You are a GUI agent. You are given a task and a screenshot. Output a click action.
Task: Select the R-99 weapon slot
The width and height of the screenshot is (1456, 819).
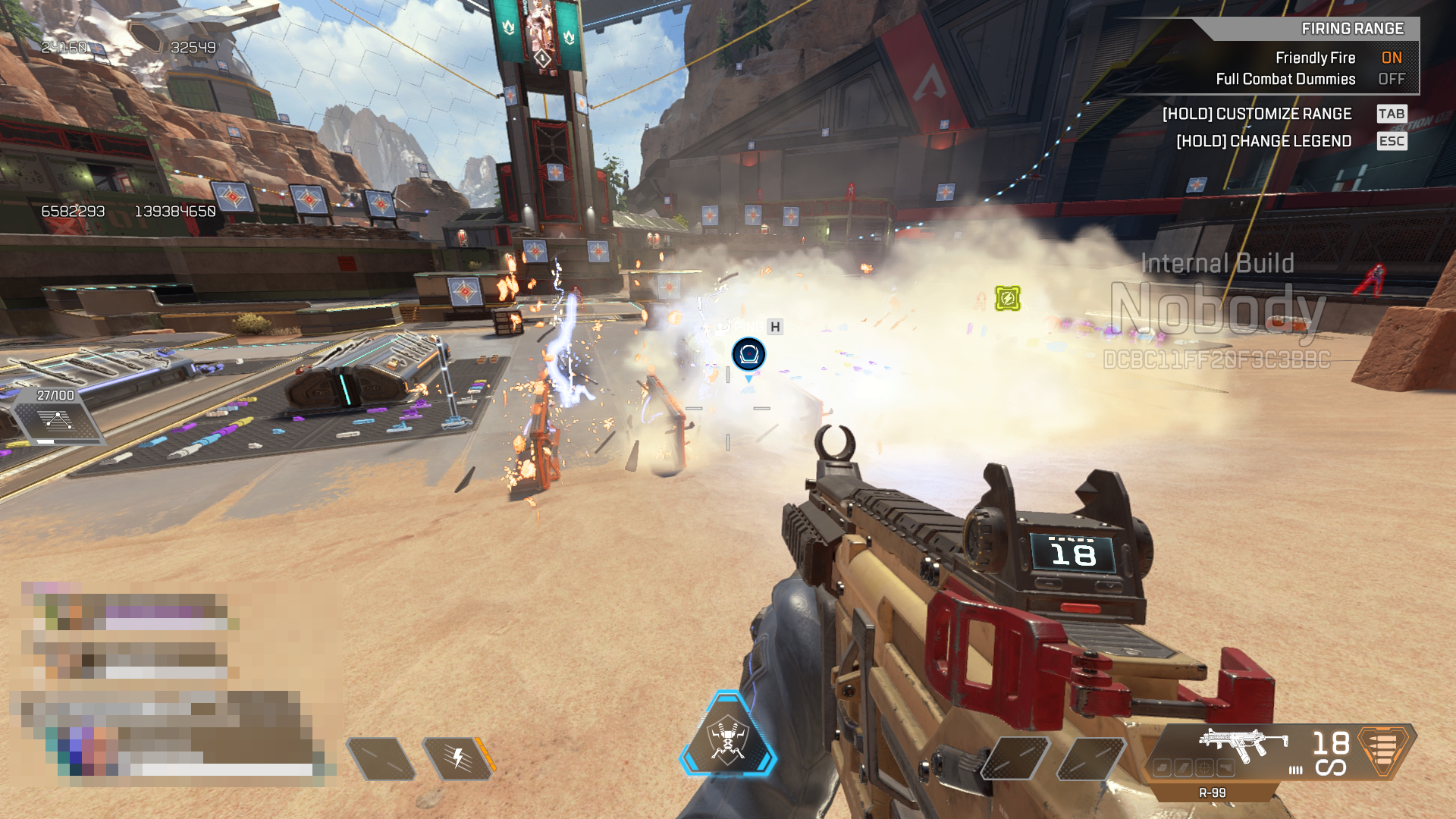(x=1244, y=745)
